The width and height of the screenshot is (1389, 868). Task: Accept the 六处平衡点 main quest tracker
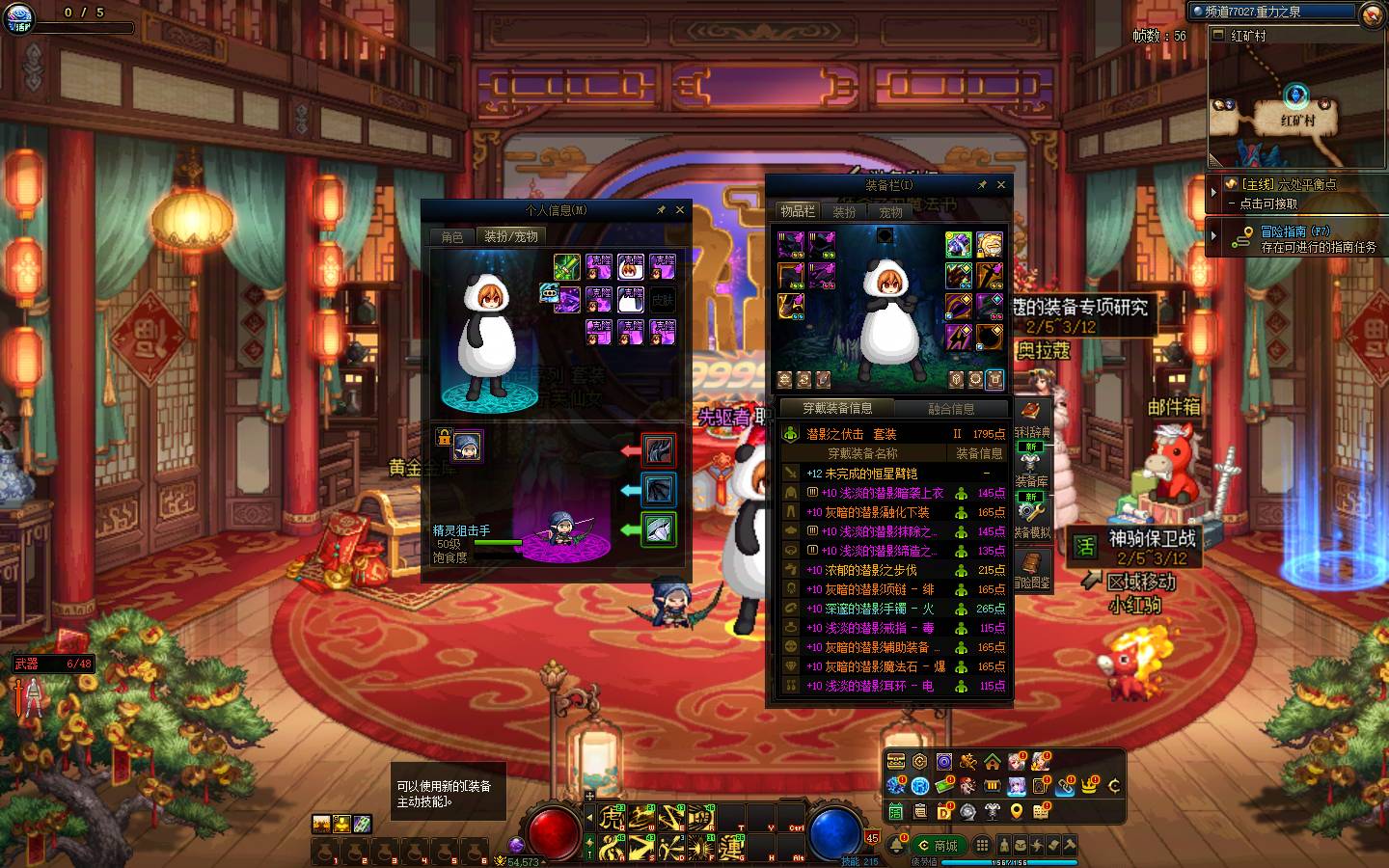(x=1291, y=193)
